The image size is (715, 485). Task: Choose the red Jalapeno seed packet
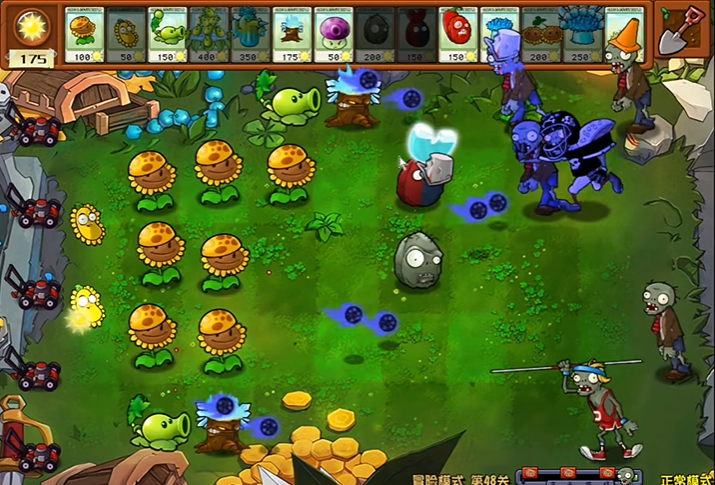point(457,34)
